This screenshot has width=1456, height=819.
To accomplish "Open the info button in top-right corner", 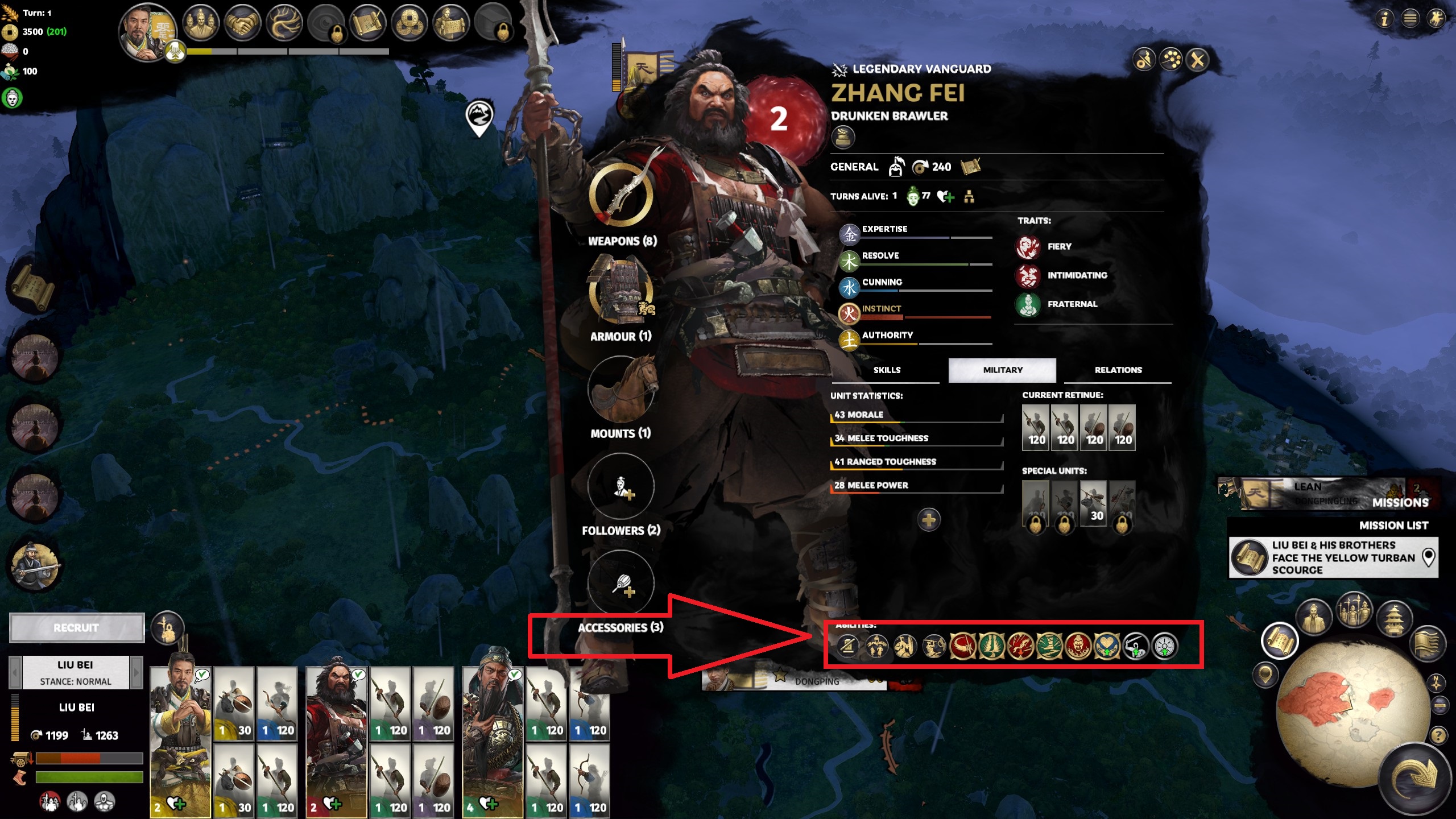I will click(1384, 19).
